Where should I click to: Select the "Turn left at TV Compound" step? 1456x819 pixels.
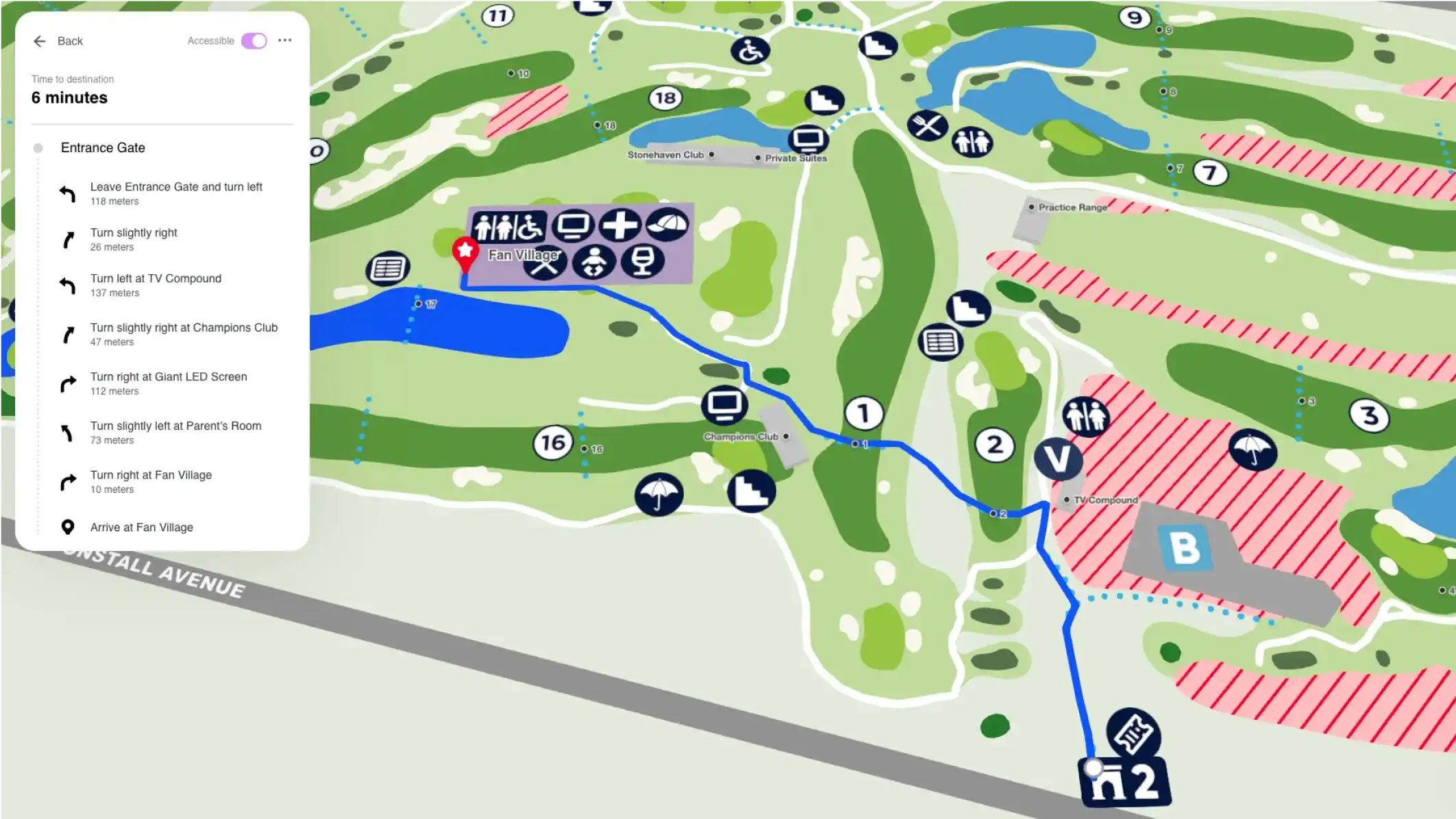coord(156,284)
